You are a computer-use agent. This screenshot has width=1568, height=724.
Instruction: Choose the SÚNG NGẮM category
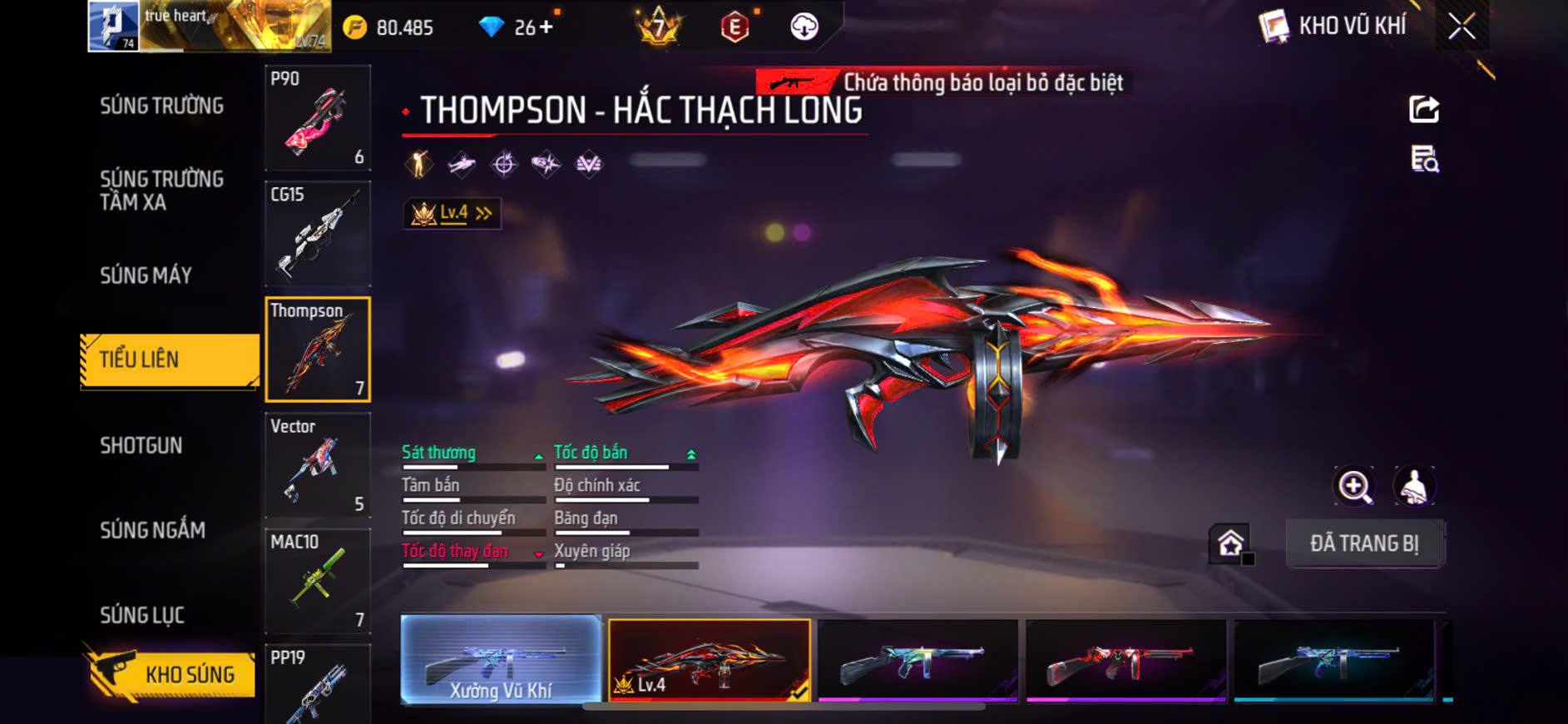click(153, 530)
